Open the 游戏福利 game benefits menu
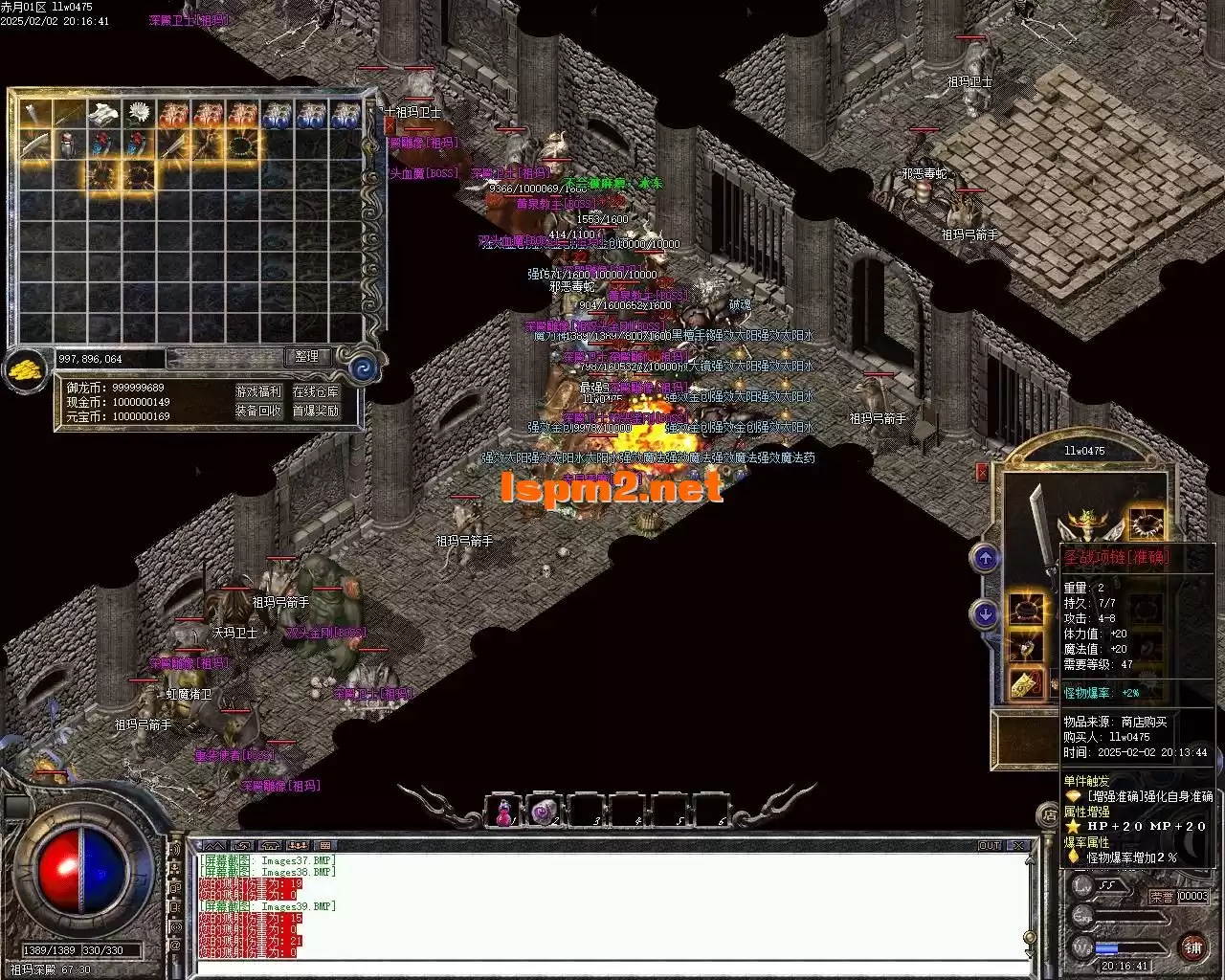 pos(258,391)
